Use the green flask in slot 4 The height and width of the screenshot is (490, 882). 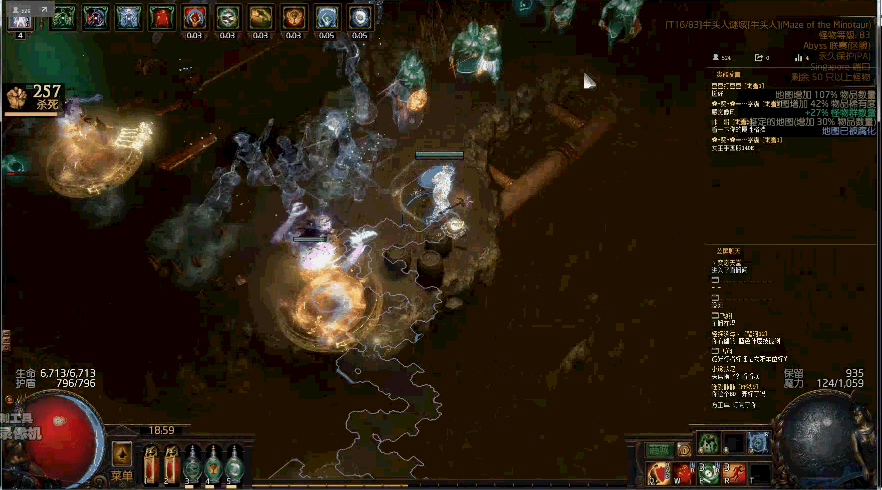click(212, 464)
